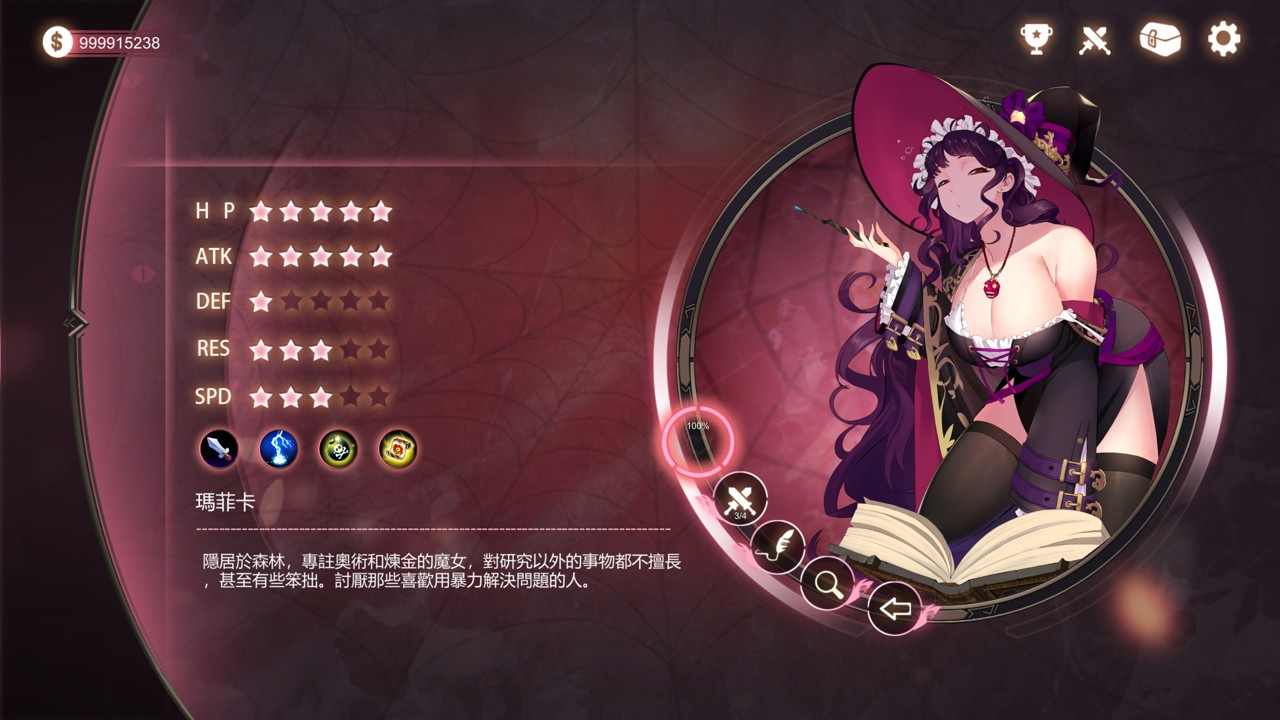Click the magnifying glass view button

pyautogui.click(x=828, y=583)
